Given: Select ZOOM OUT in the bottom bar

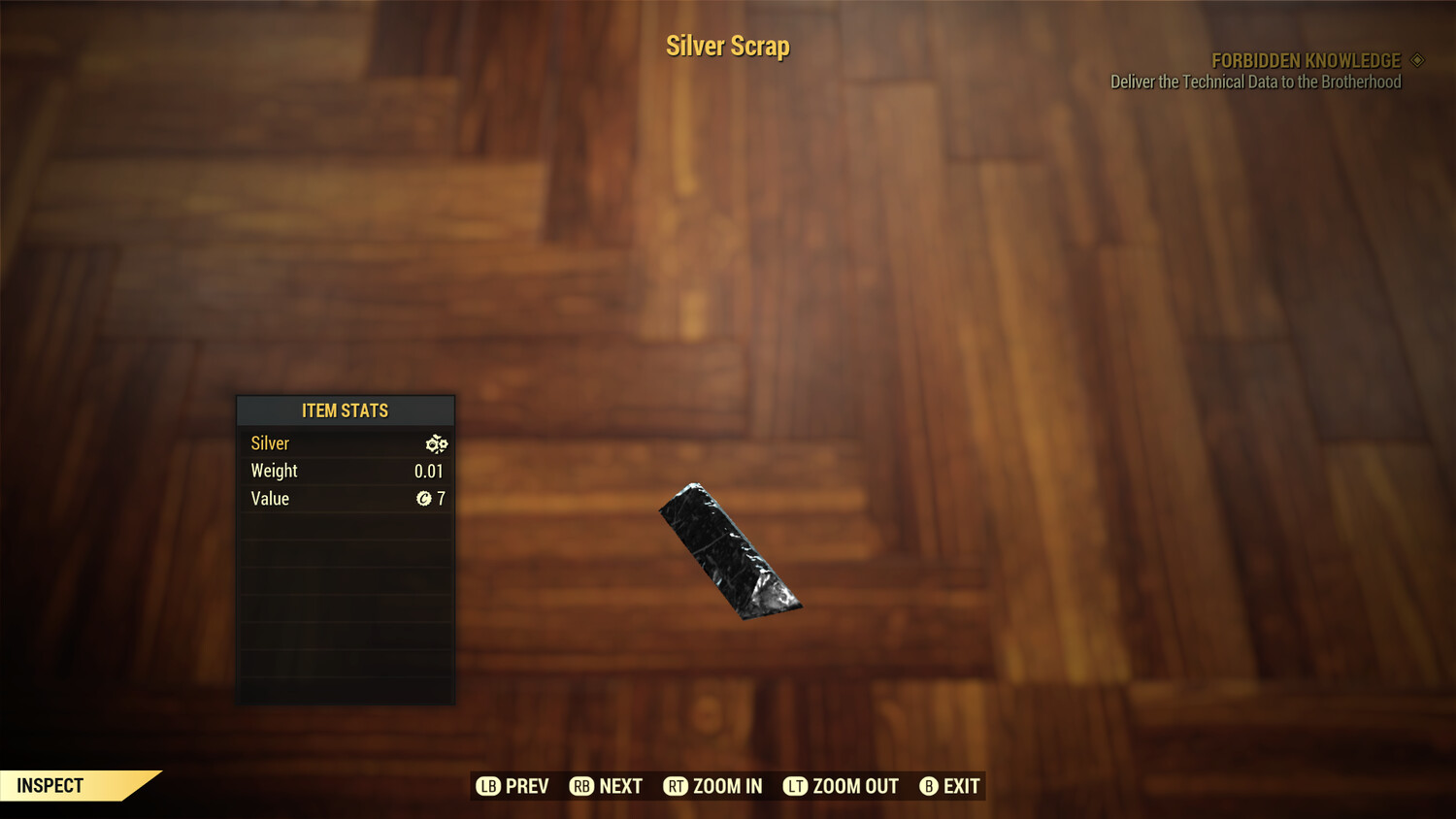Looking at the screenshot, I should click(x=841, y=786).
